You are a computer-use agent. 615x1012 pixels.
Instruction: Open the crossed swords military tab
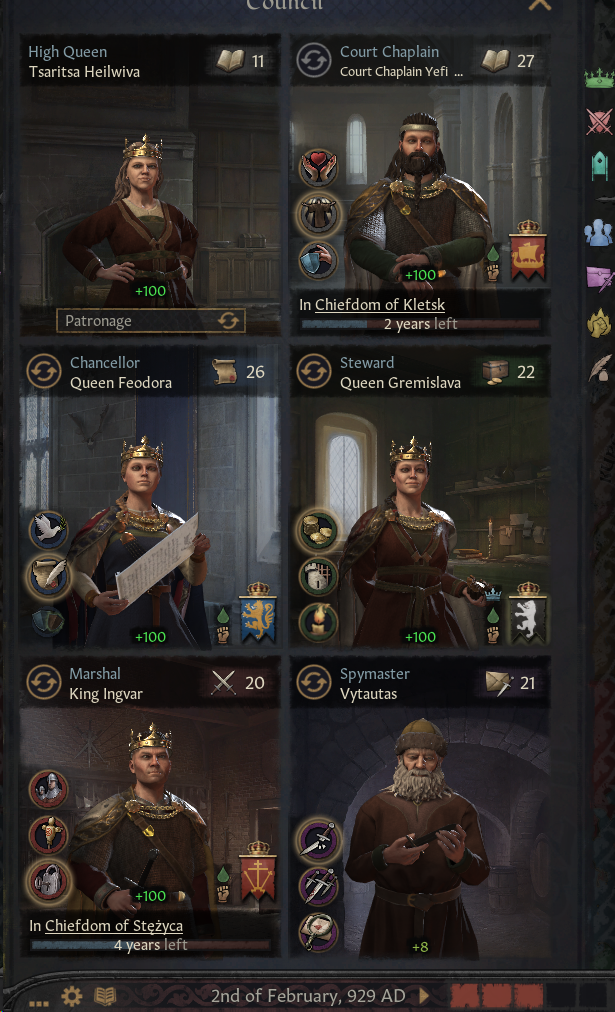[x=599, y=122]
